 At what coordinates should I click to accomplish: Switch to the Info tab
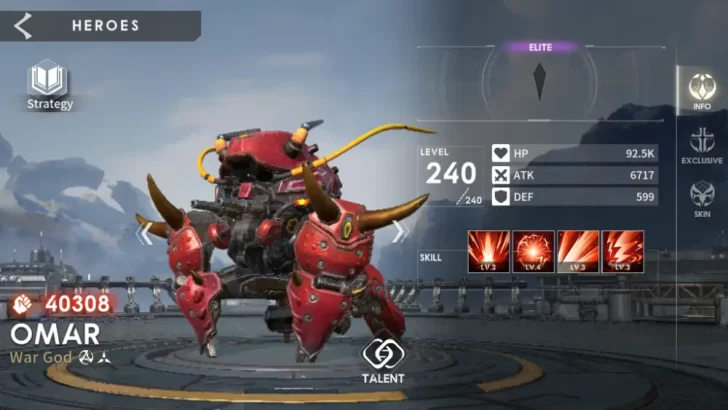tap(702, 93)
